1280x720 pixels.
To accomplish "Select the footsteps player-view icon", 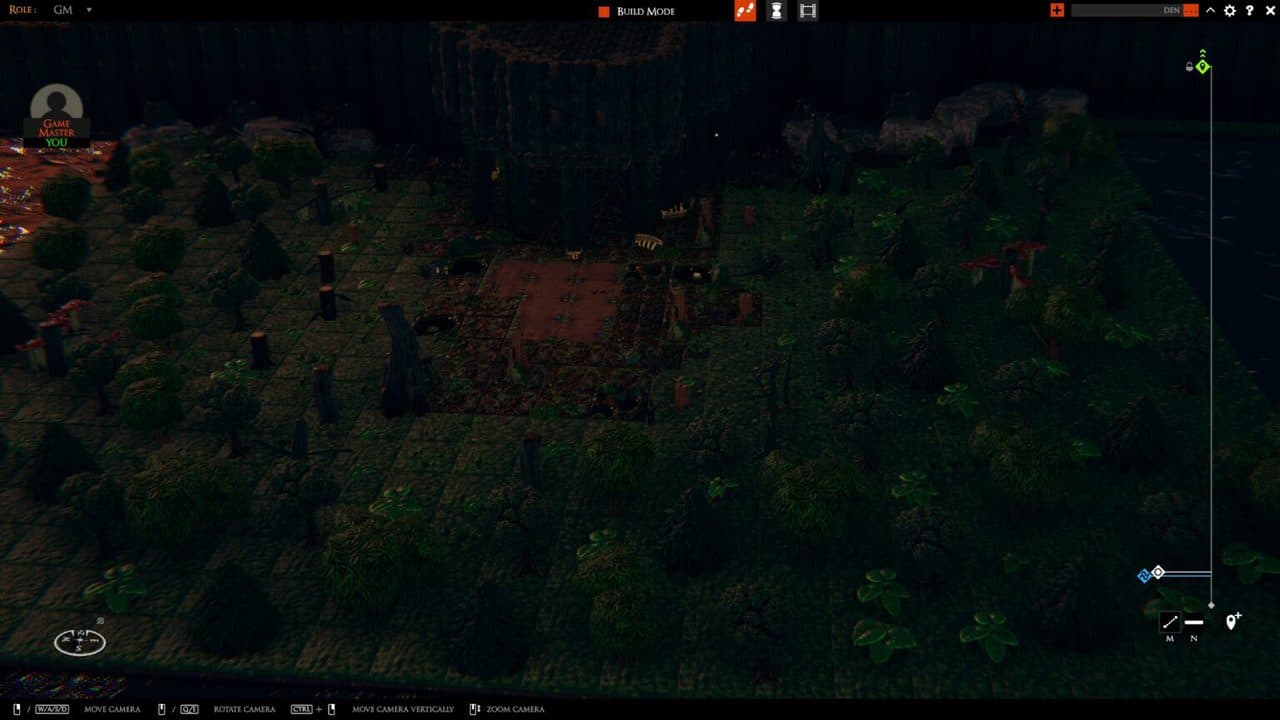I will pyautogui.click(x=744, y=11).
